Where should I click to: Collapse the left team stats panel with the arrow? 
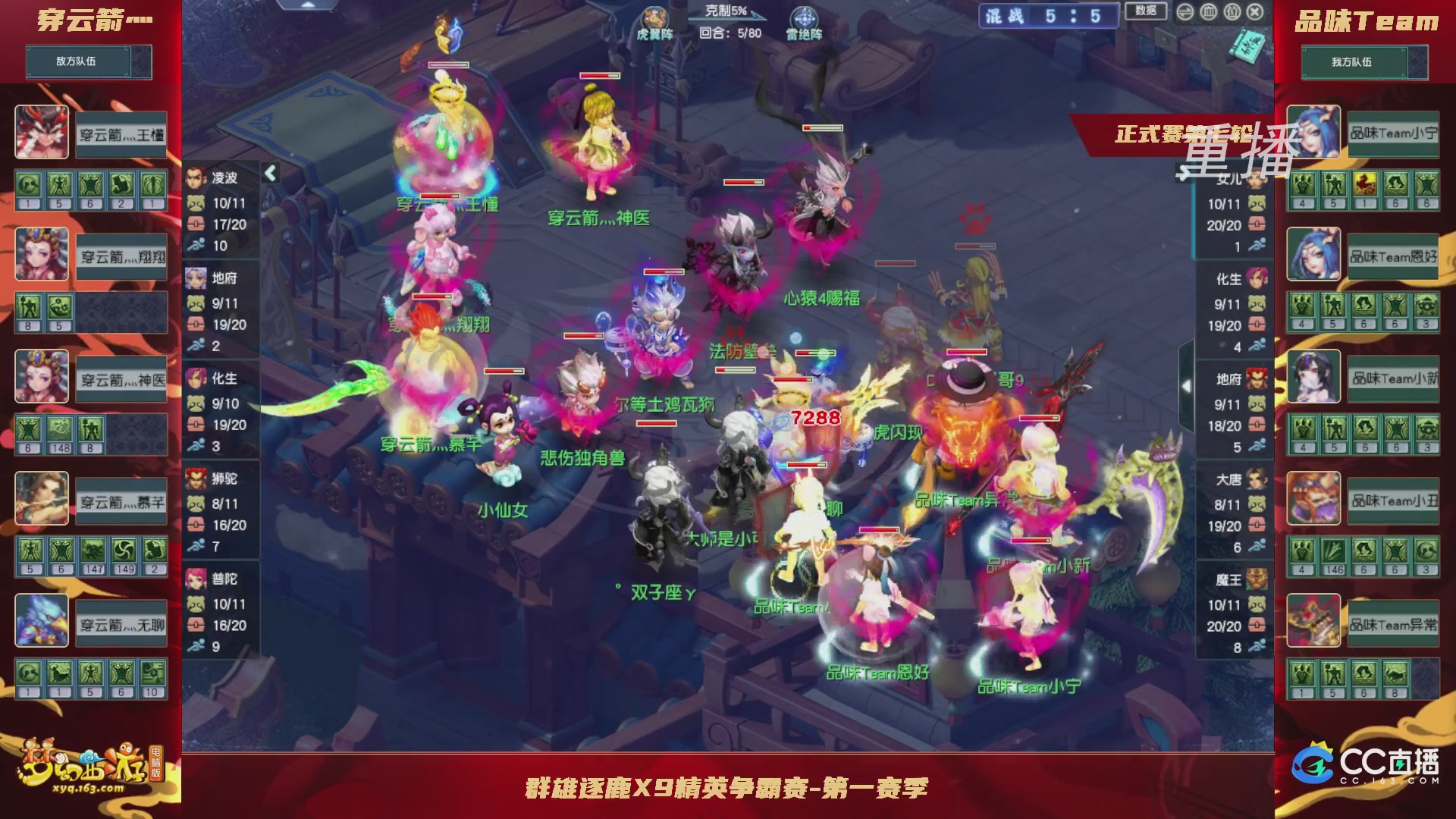click(269, 173)
